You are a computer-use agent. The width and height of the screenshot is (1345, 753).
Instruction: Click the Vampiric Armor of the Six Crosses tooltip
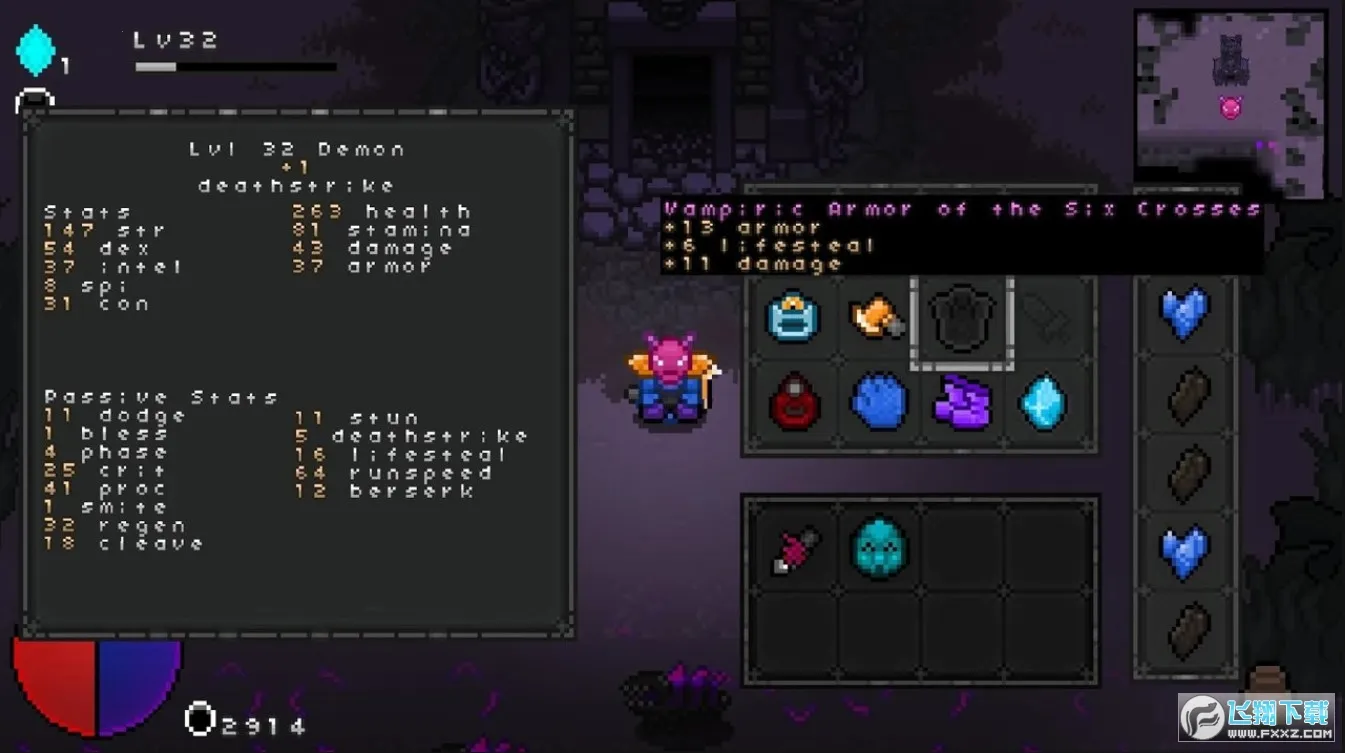tap(960, 236)
